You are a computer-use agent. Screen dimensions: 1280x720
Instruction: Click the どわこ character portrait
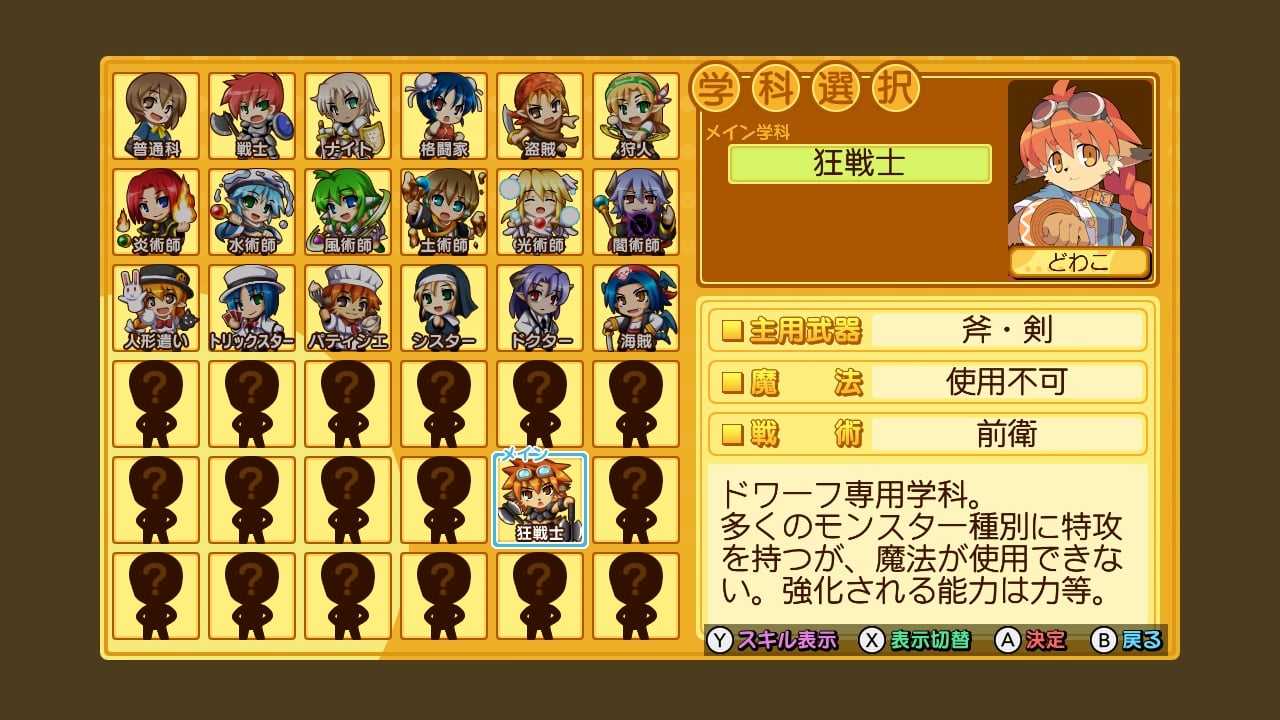[x=1080, y=170]
